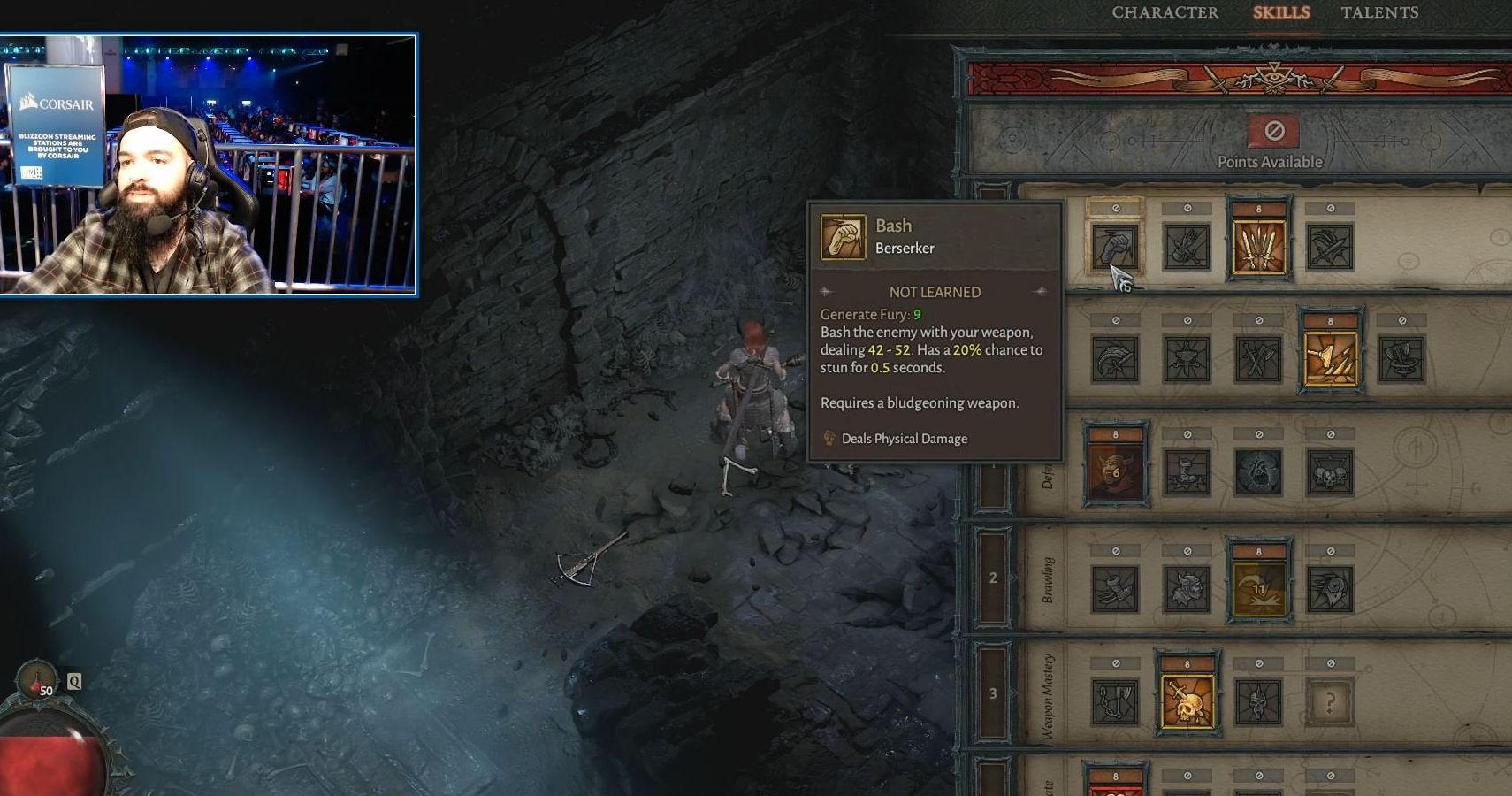This screenshot has height=796, width=1512.
Task: Select the sword-through-skull Weapon Mastery skill
Action: pos(1187,702)
